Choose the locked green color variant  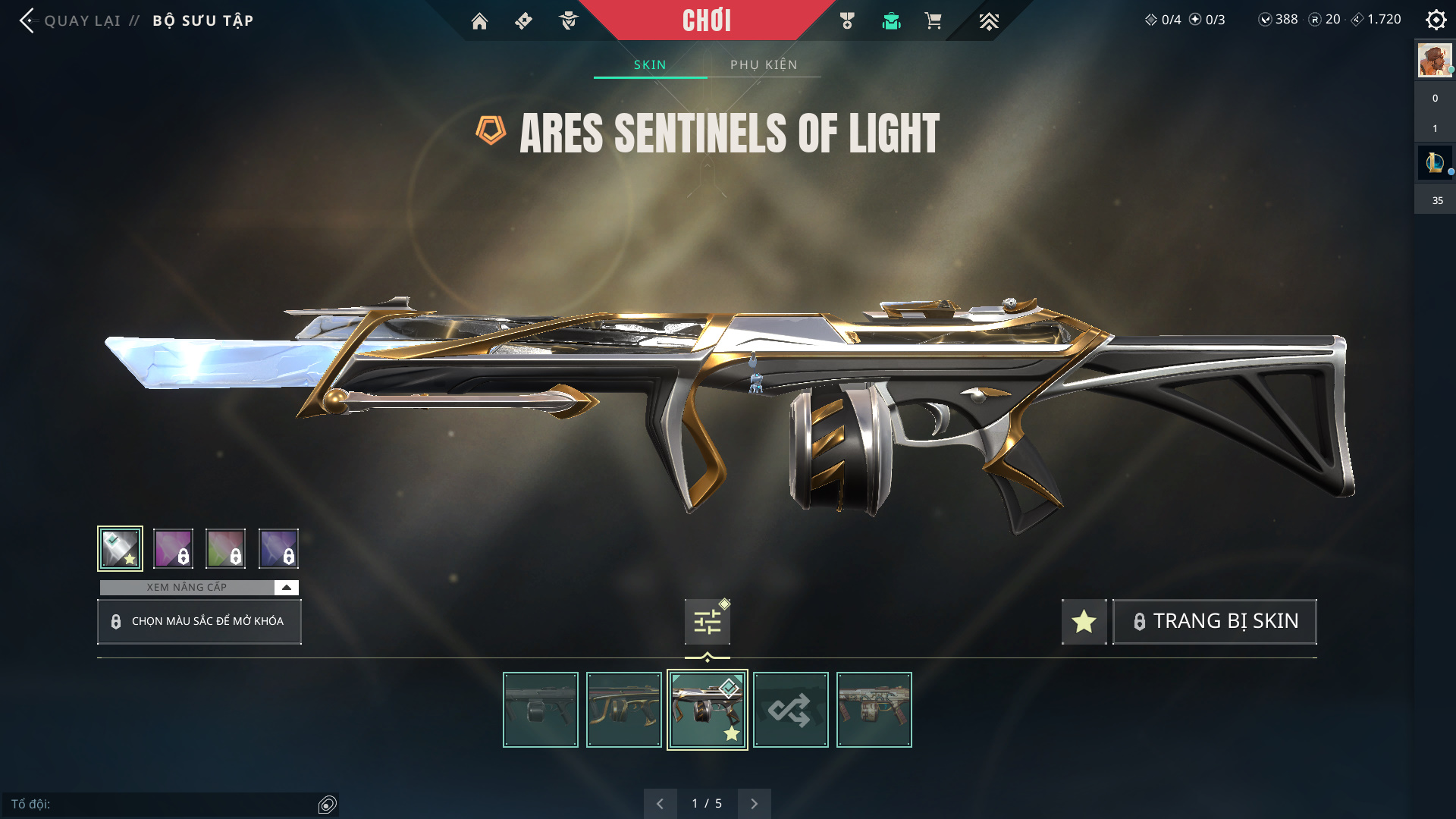point(225,548)
